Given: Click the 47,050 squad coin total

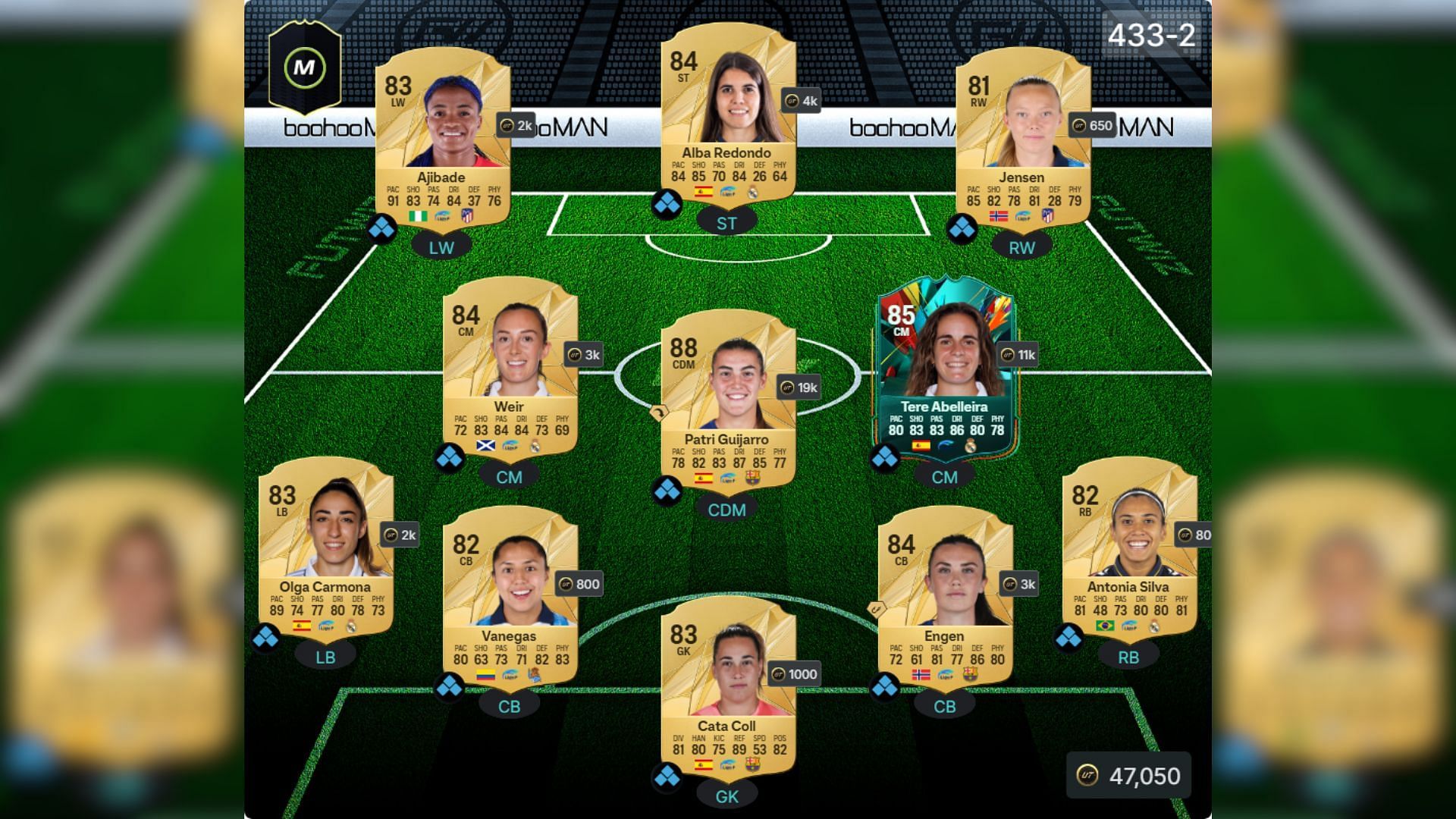Looking at the screenshot, I should [1129, 776].
